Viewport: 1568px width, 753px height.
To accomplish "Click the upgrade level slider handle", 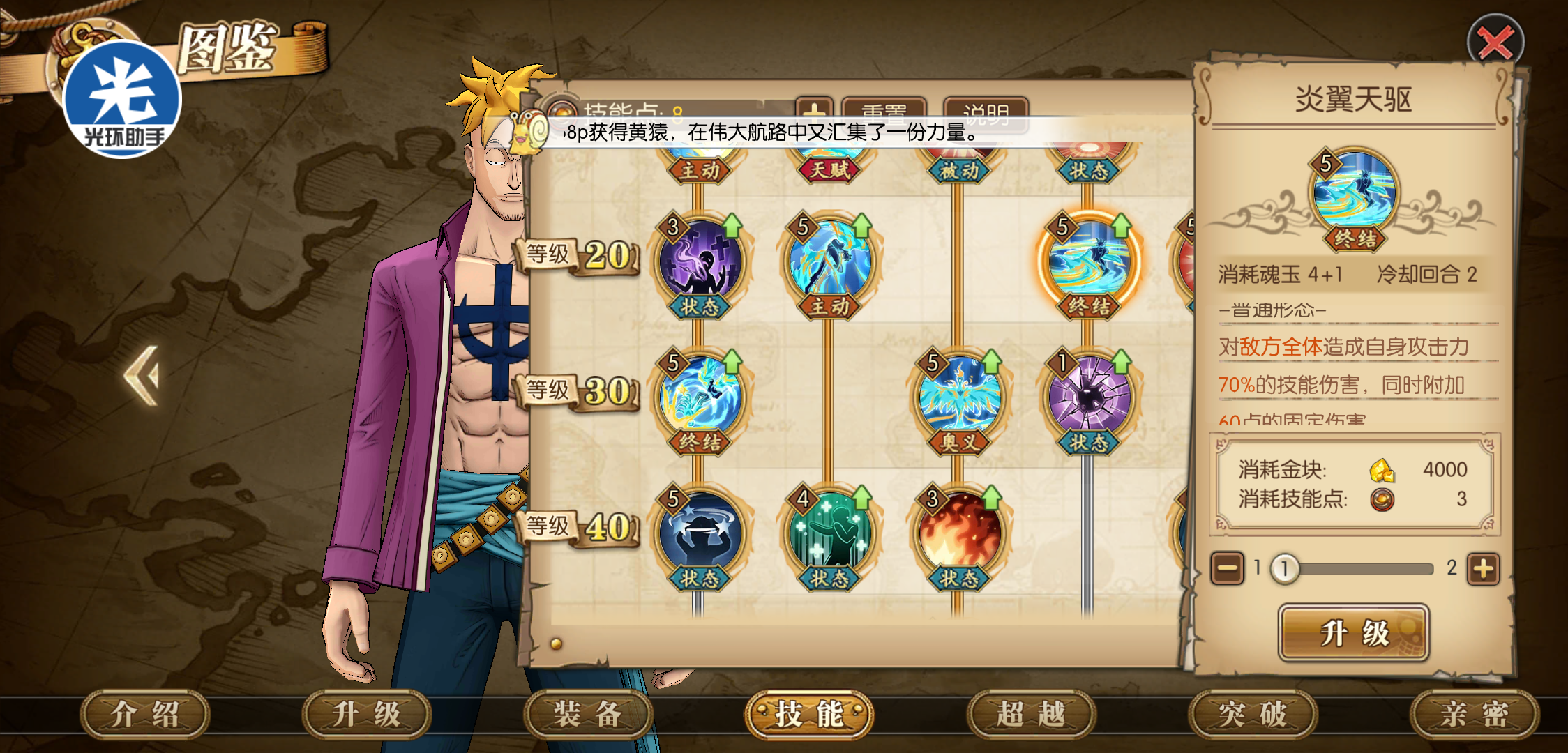I will tap(1284, 569).
